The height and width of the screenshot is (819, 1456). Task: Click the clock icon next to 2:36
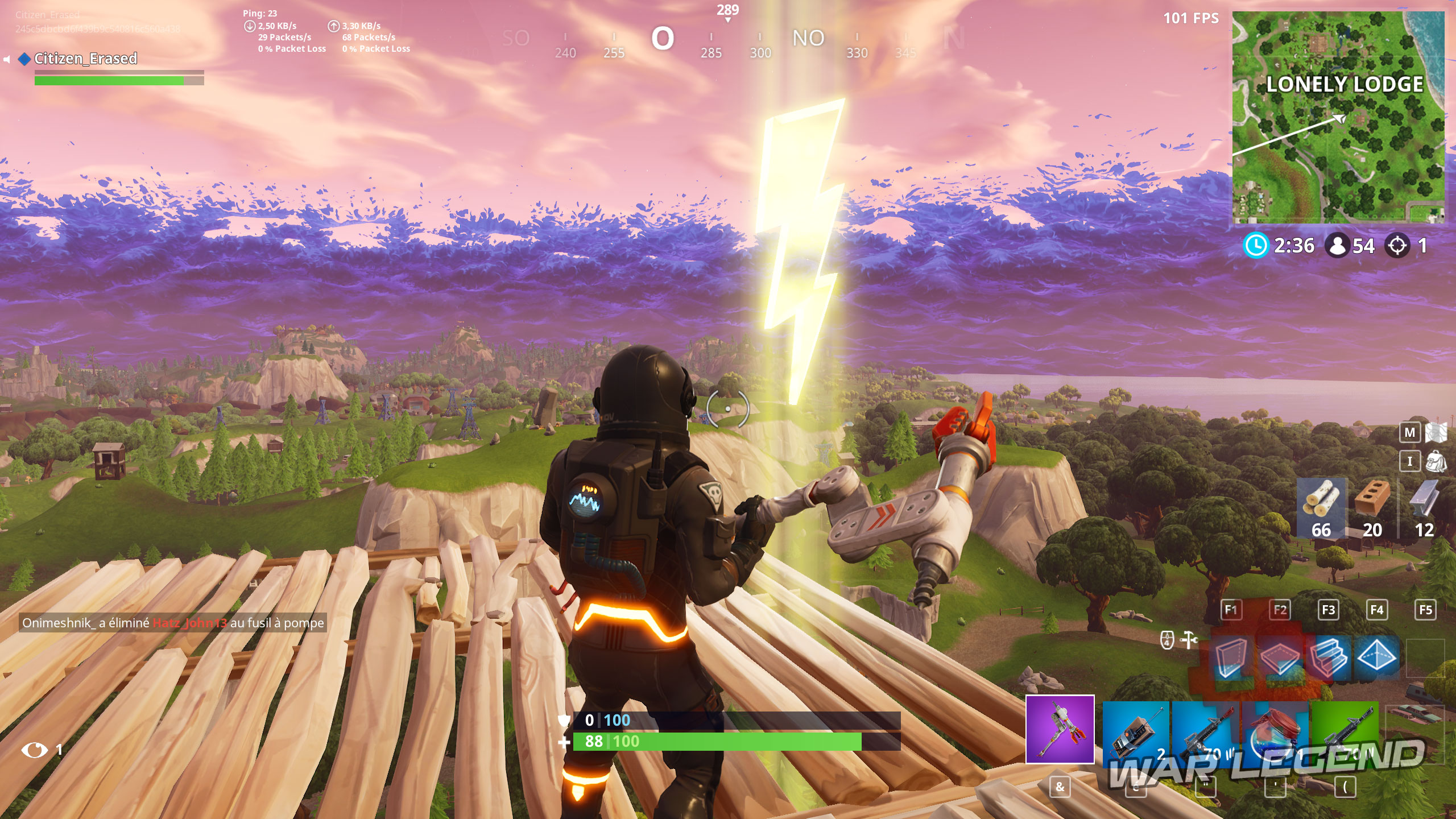pos(1257,246)
